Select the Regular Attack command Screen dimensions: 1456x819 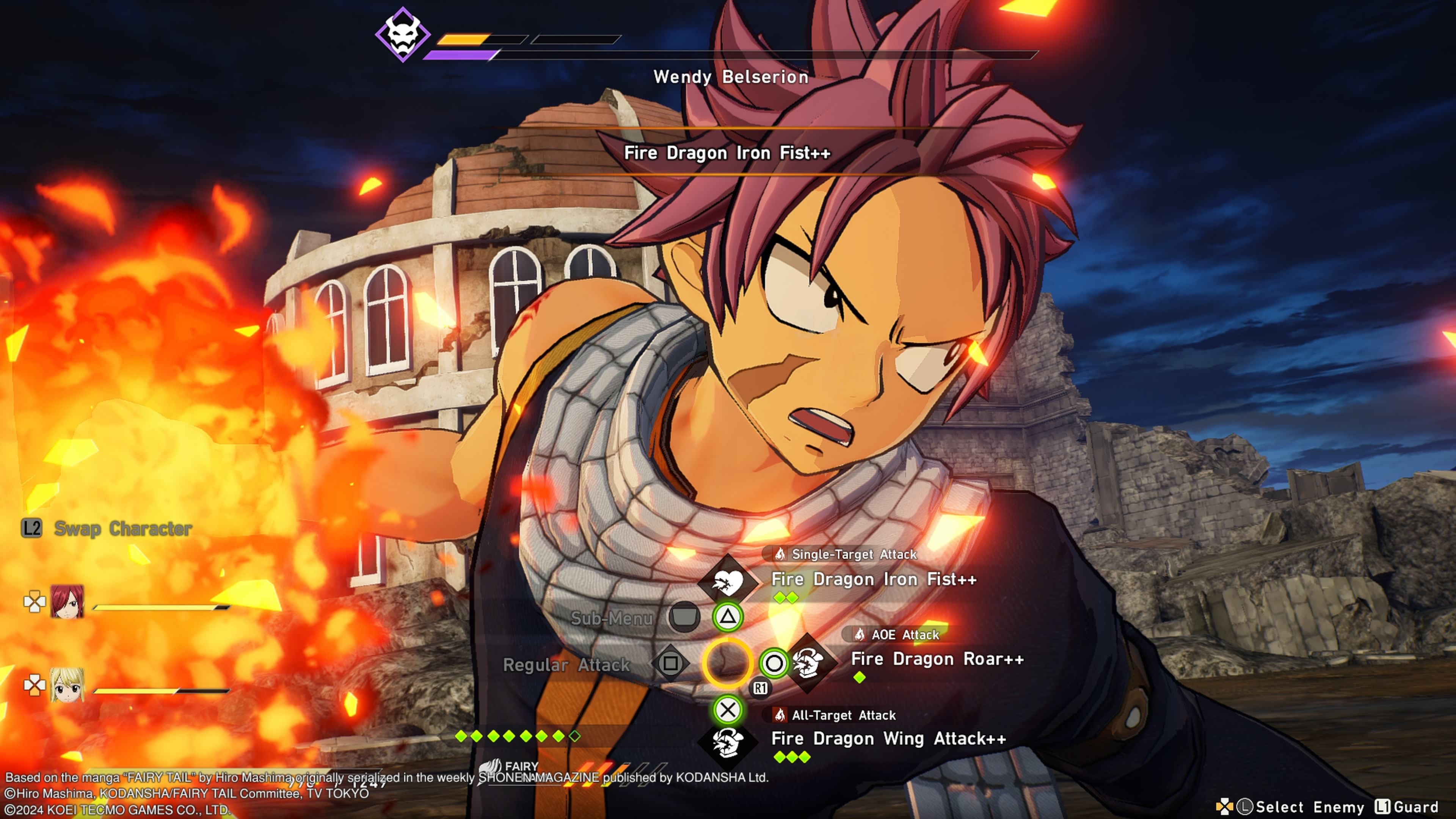click(x=566, y=665)
